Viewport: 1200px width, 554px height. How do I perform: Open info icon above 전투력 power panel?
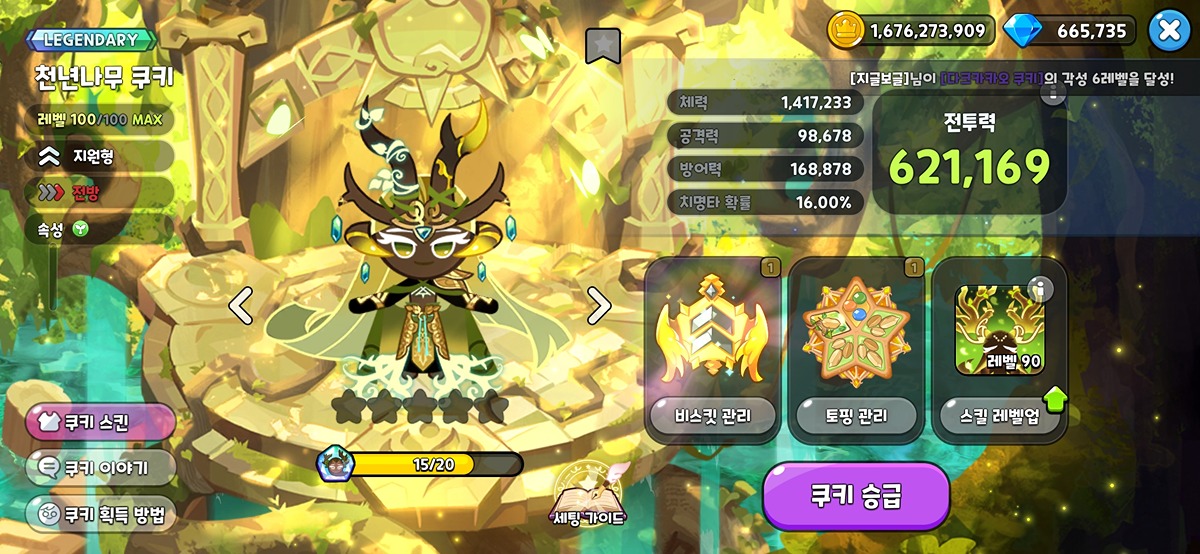[x=1052, y=94]
